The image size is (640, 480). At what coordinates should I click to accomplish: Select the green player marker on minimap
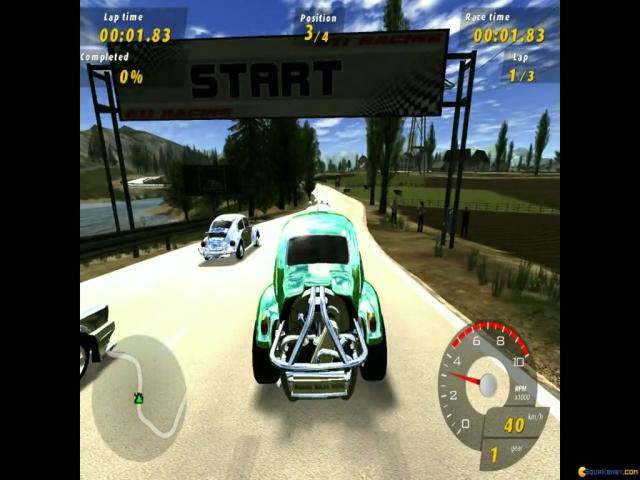point(139,398)
